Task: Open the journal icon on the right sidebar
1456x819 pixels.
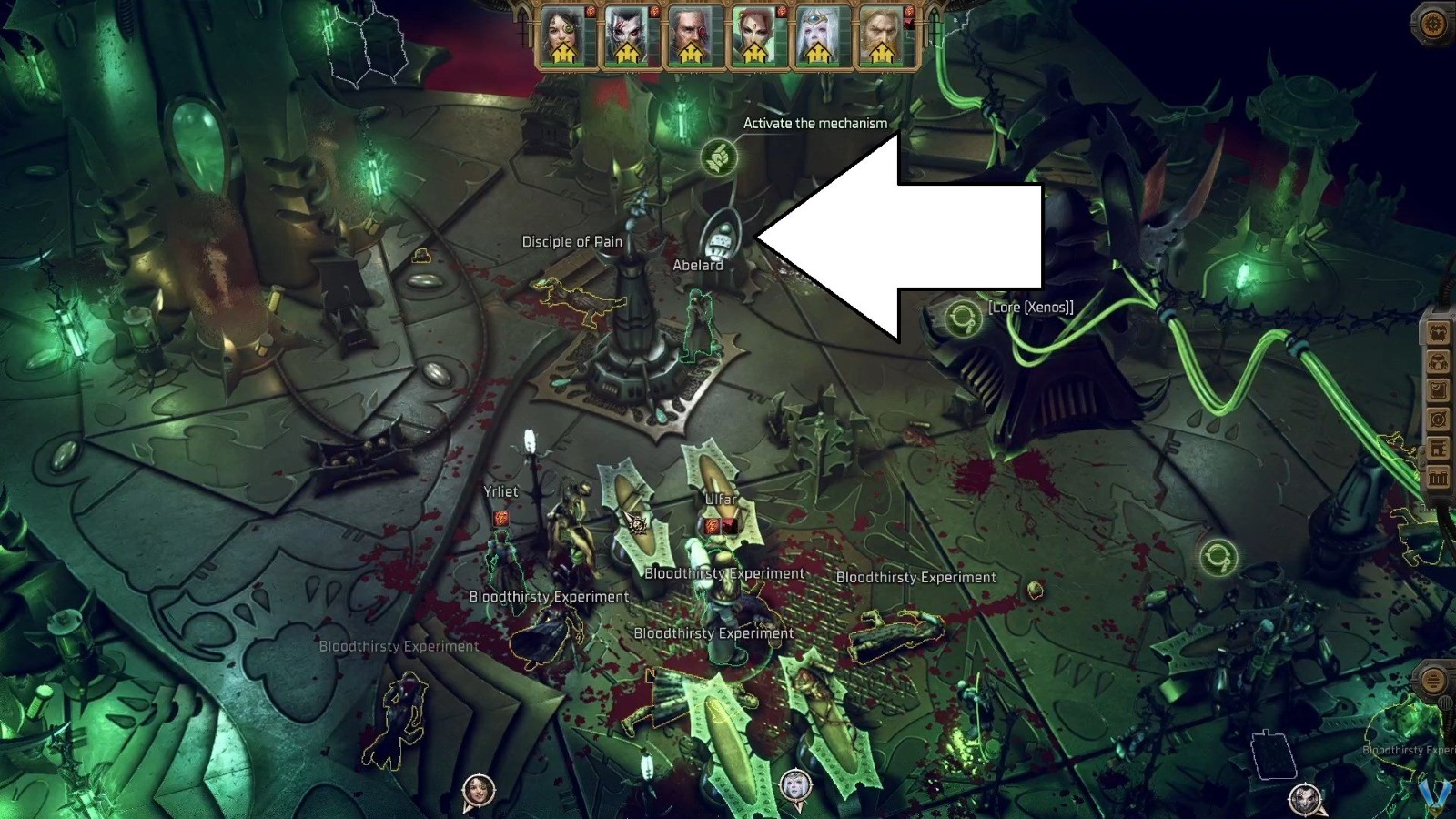Action: pos(1441,390)
